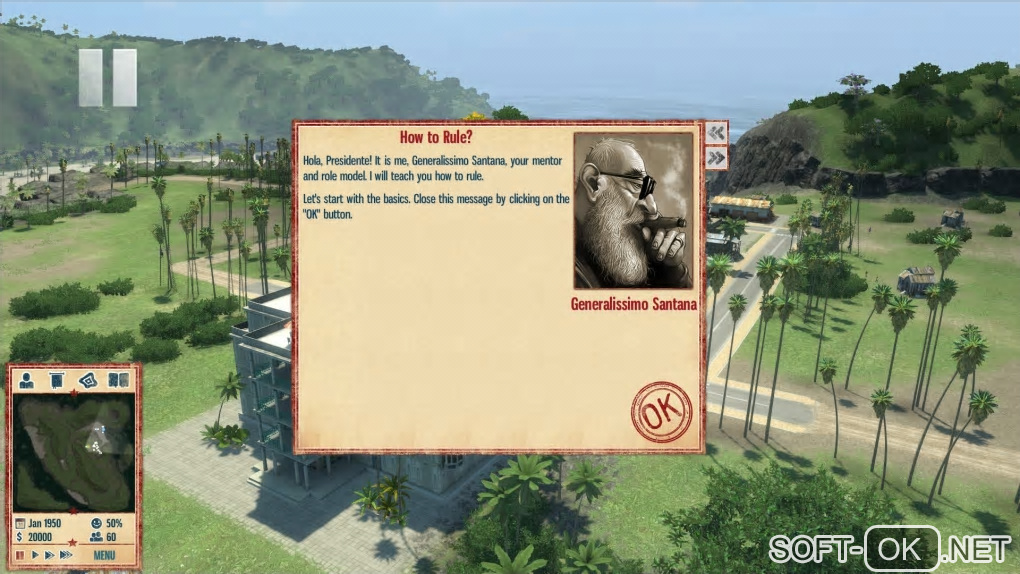
Task: Set game speed to fast double arrow
Action: [x=49, y=554]
